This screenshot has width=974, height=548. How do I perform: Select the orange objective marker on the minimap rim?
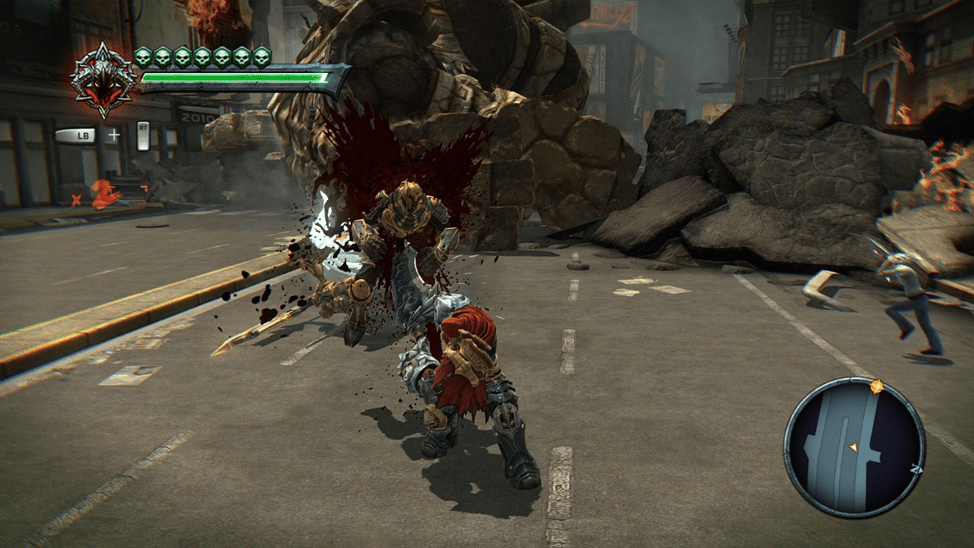click(877, 384)
